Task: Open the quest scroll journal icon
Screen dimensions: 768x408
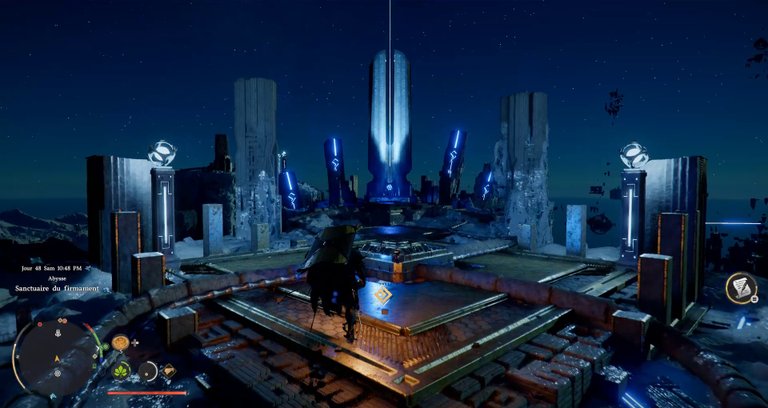Action: pos(741,288)
